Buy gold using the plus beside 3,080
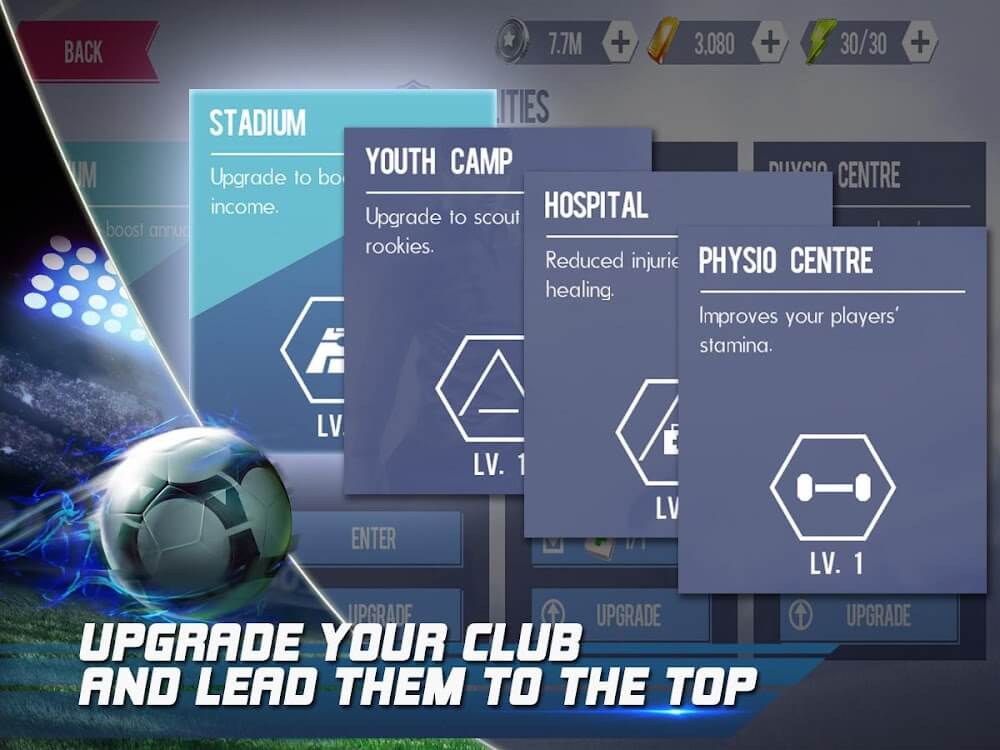1000x750 pixels. coord(769,42)
